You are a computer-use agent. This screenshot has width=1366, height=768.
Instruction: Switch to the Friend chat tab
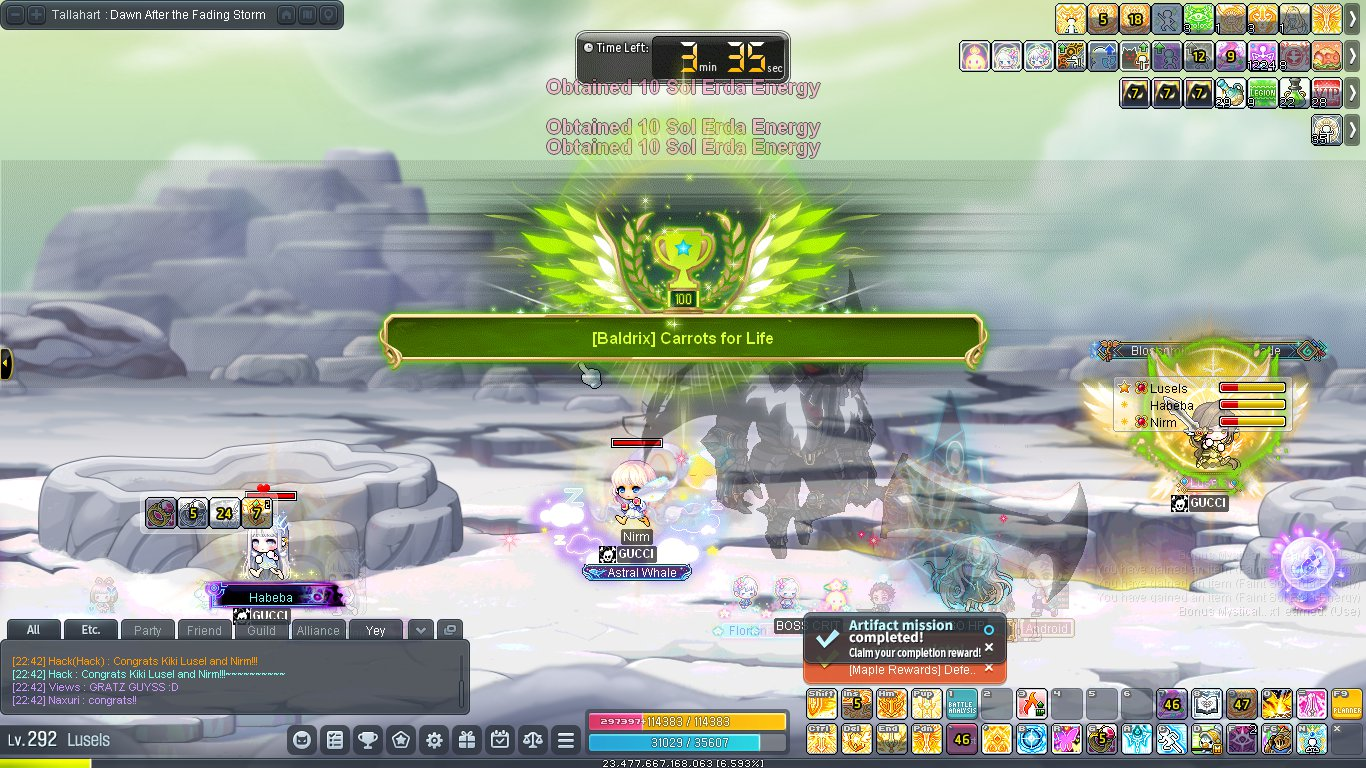[x=204, y=630]
